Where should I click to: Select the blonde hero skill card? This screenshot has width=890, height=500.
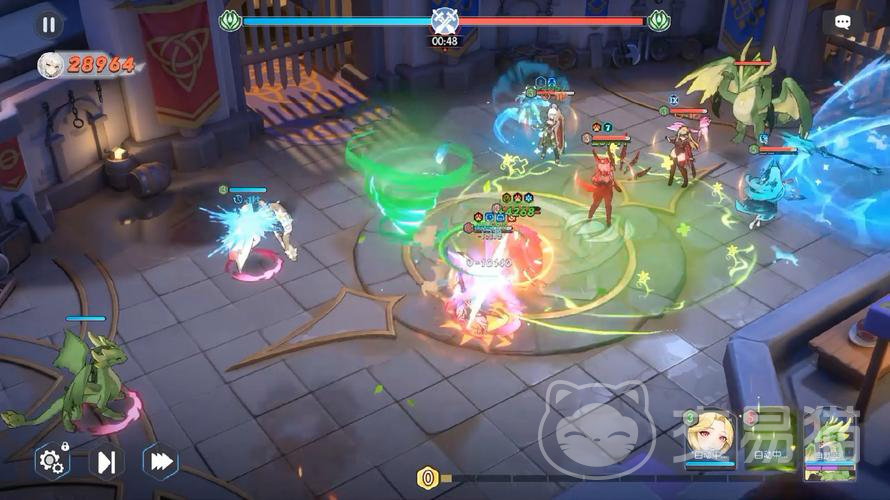coord(710,440)
